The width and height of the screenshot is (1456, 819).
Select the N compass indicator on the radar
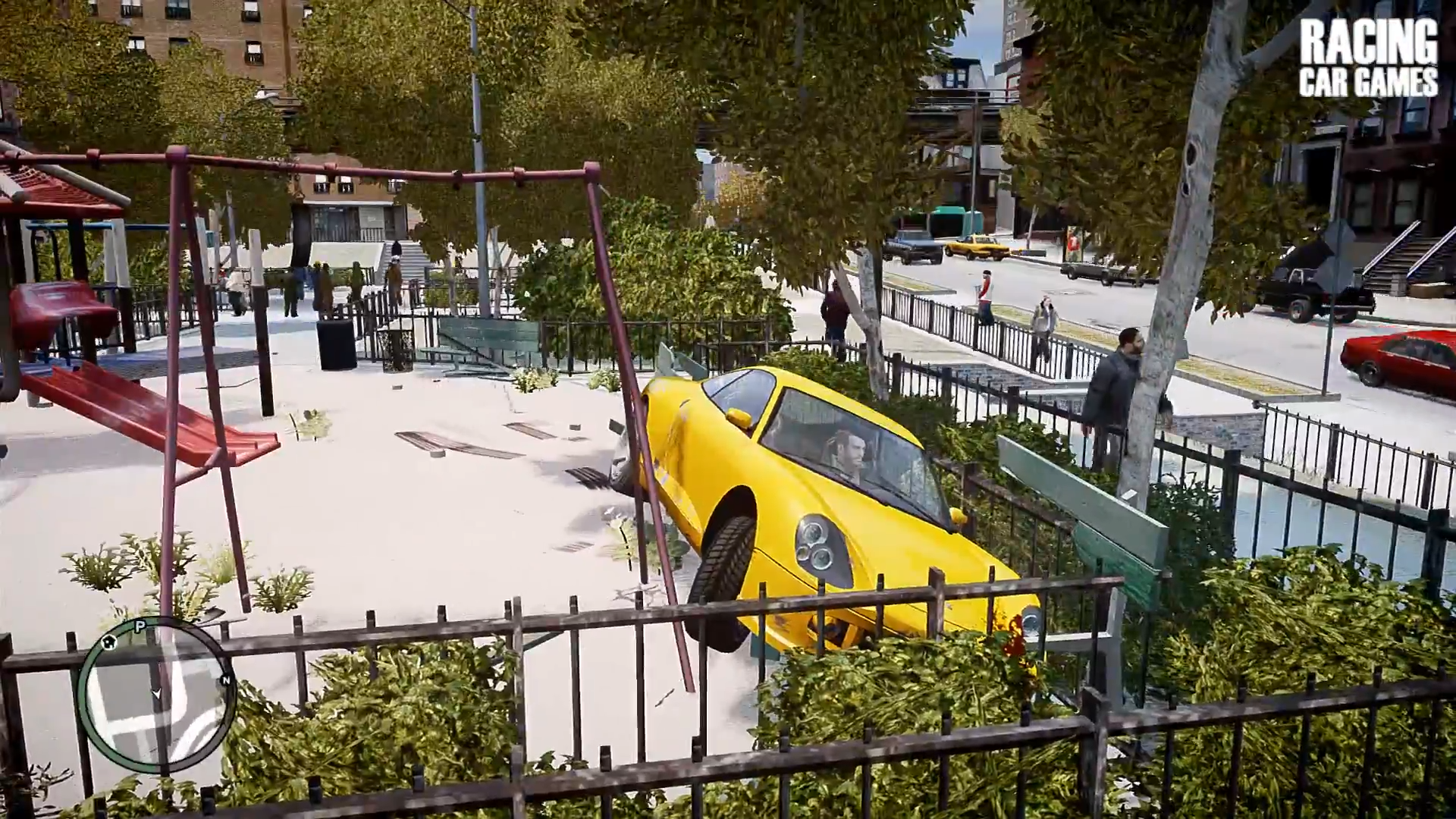(x=226, y=680)
